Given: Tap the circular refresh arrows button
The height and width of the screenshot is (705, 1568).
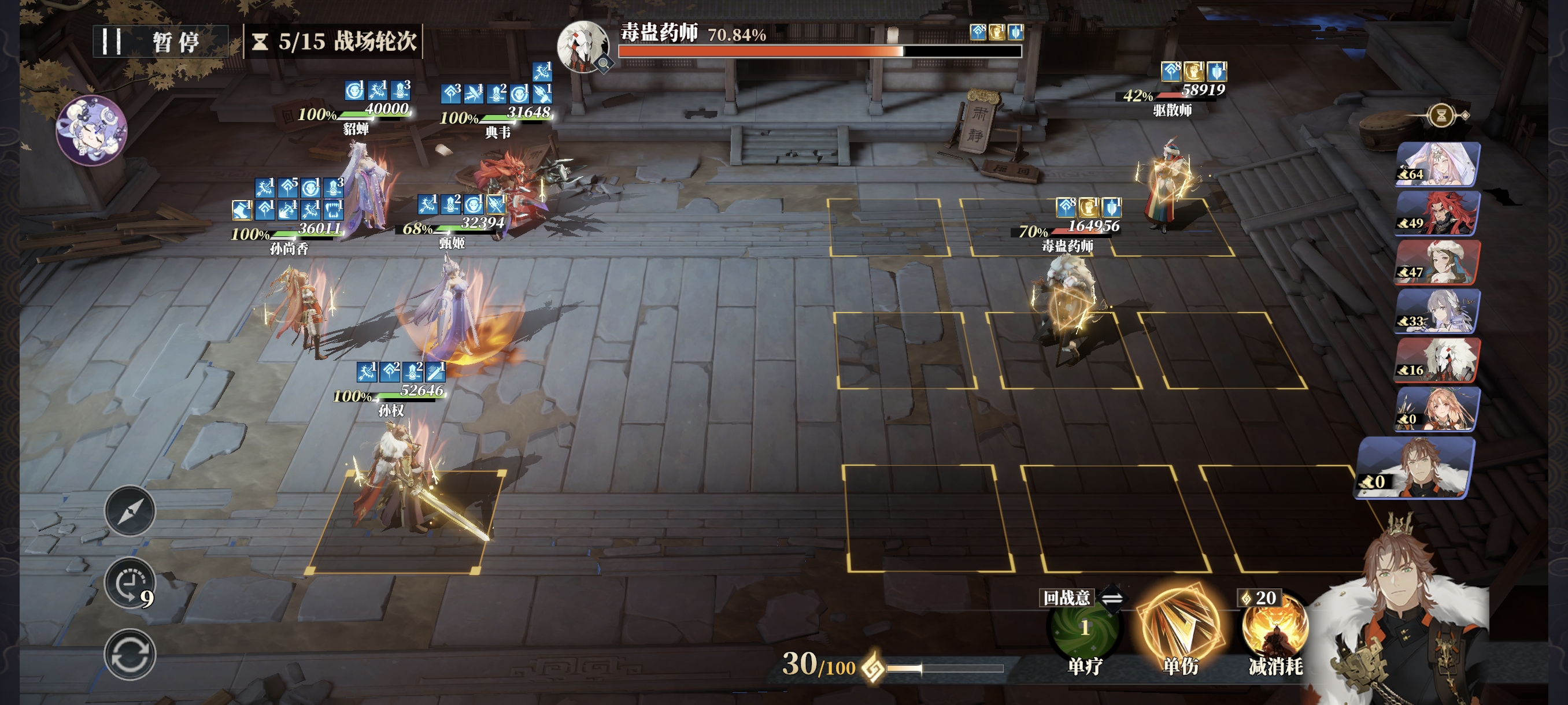Looking at the screenshot, I should [x=130, y=655].
